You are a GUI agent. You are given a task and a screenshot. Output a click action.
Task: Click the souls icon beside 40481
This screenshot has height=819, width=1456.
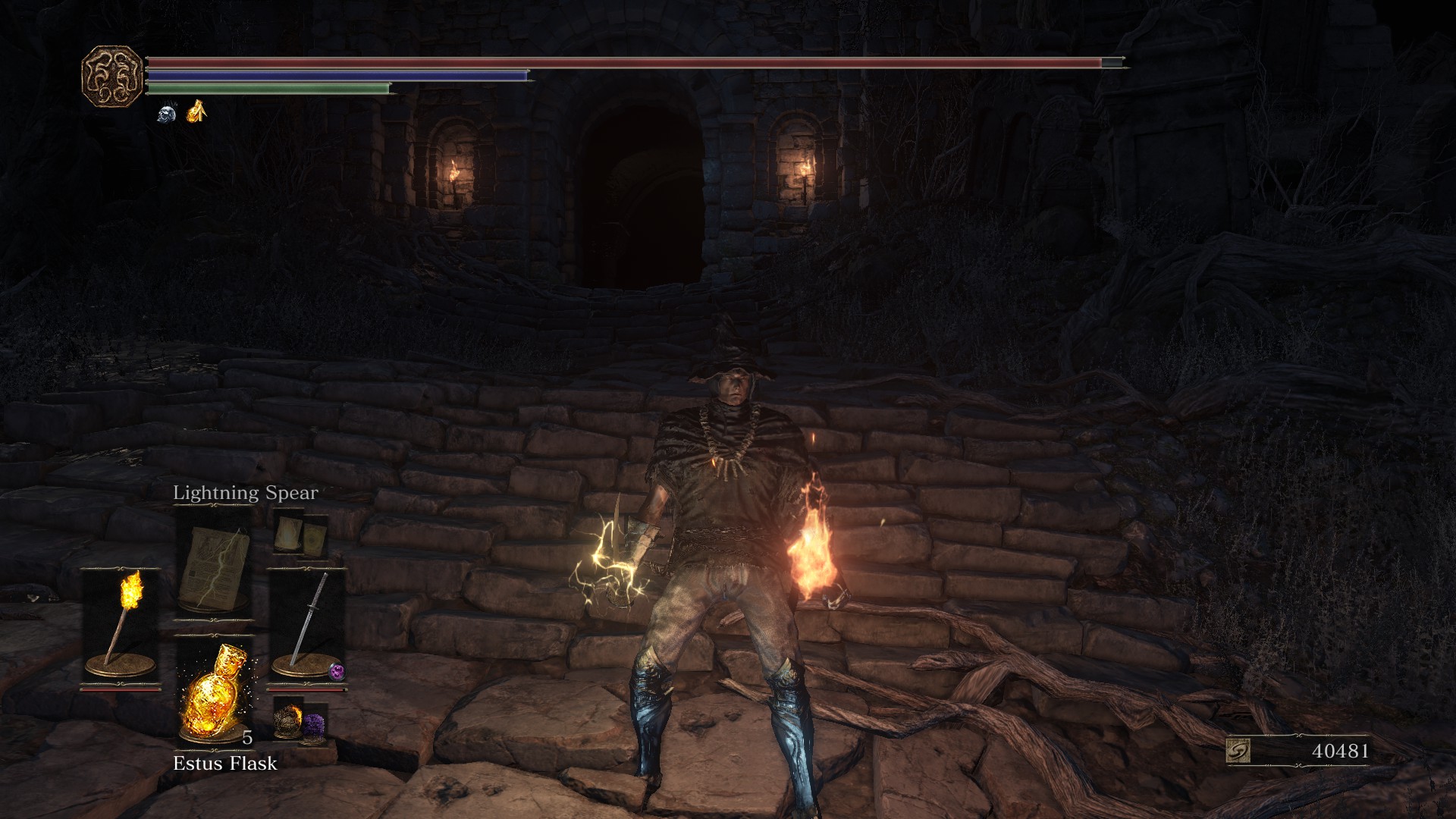[1238, 752]
